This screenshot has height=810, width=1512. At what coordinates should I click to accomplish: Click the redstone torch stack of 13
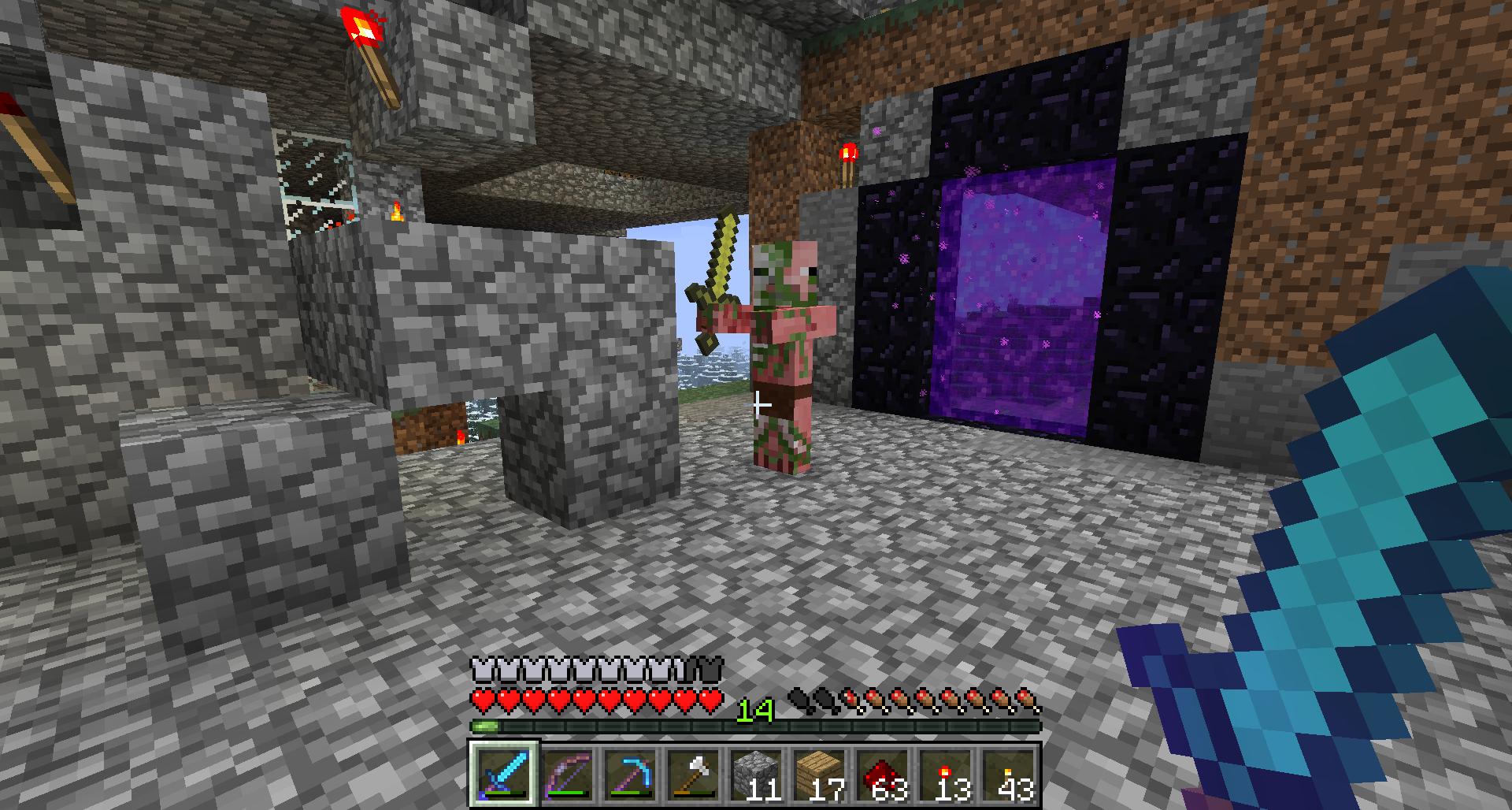945,774
